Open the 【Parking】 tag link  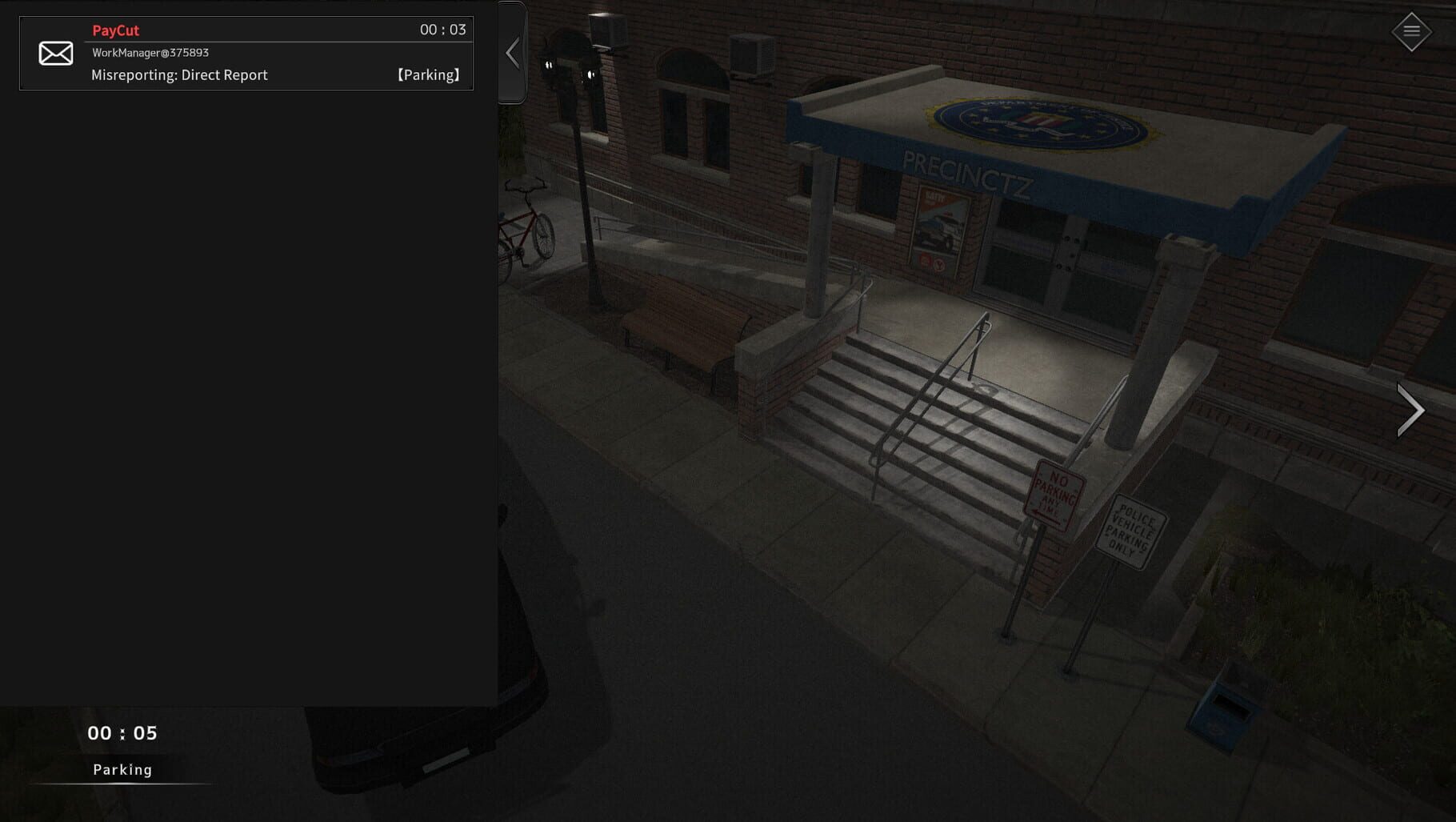pos(427,74)
